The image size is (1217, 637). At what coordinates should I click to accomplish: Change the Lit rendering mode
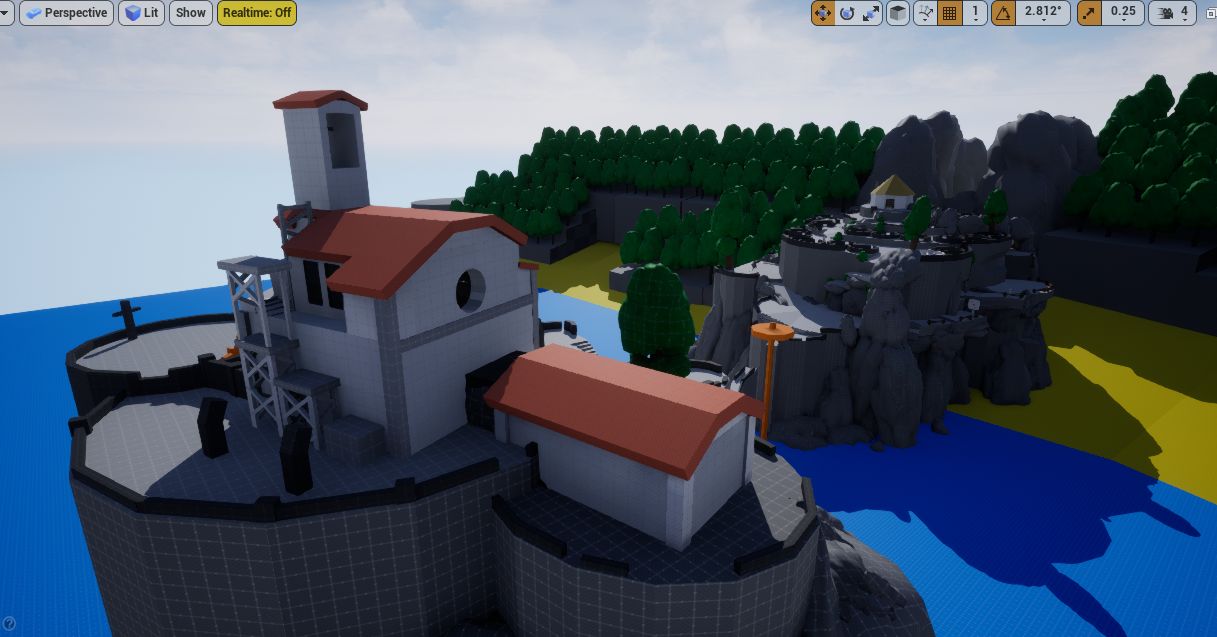tap(141, 13)
